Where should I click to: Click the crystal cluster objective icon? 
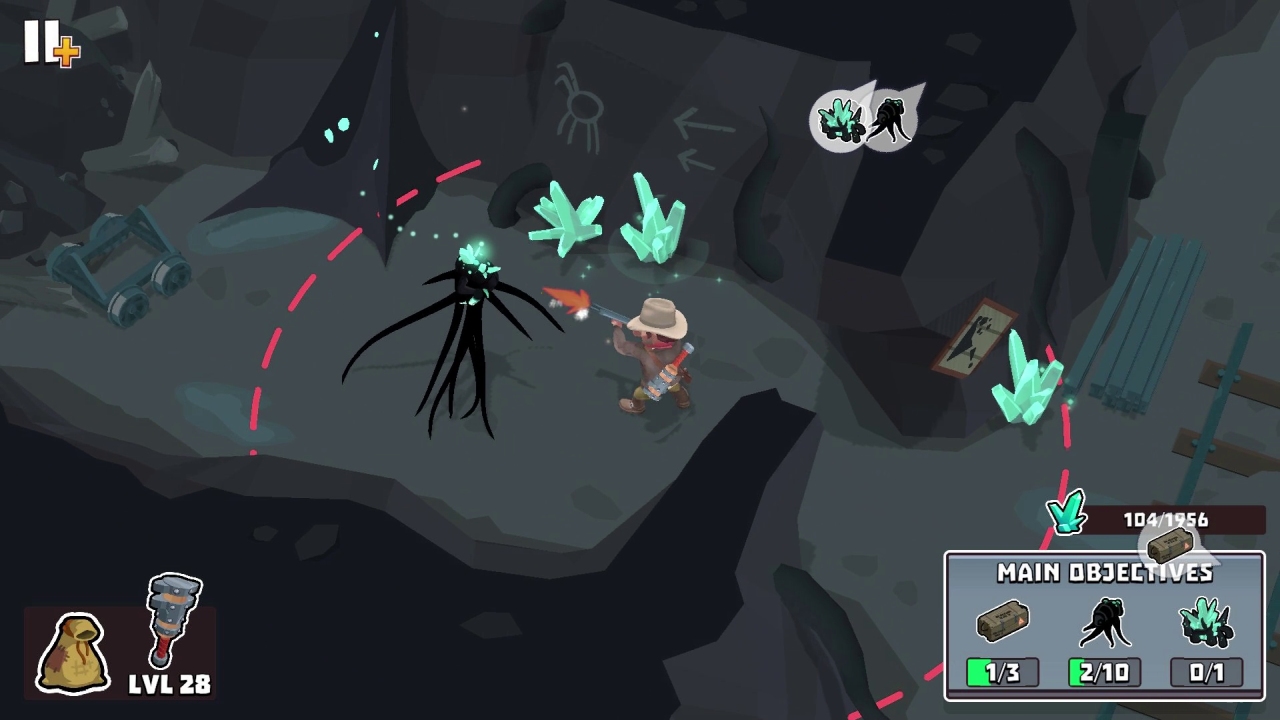pyautogui.click(x=1206, y=620)
